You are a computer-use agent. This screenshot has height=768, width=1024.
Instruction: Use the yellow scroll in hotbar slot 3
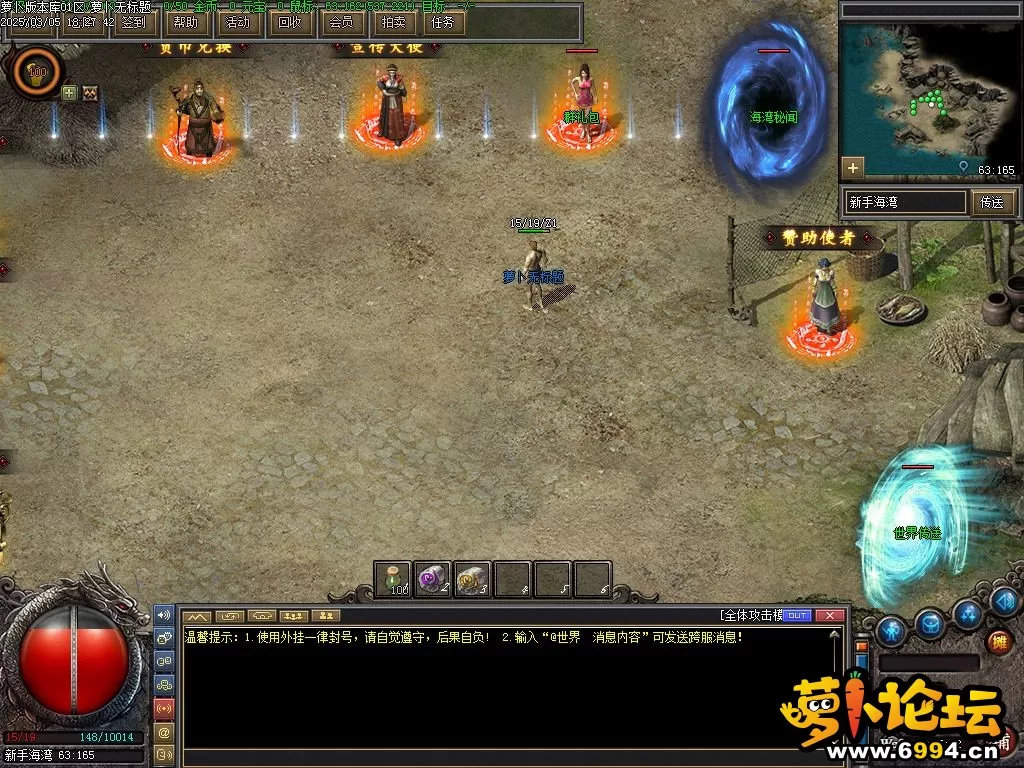tap(472, 579)
